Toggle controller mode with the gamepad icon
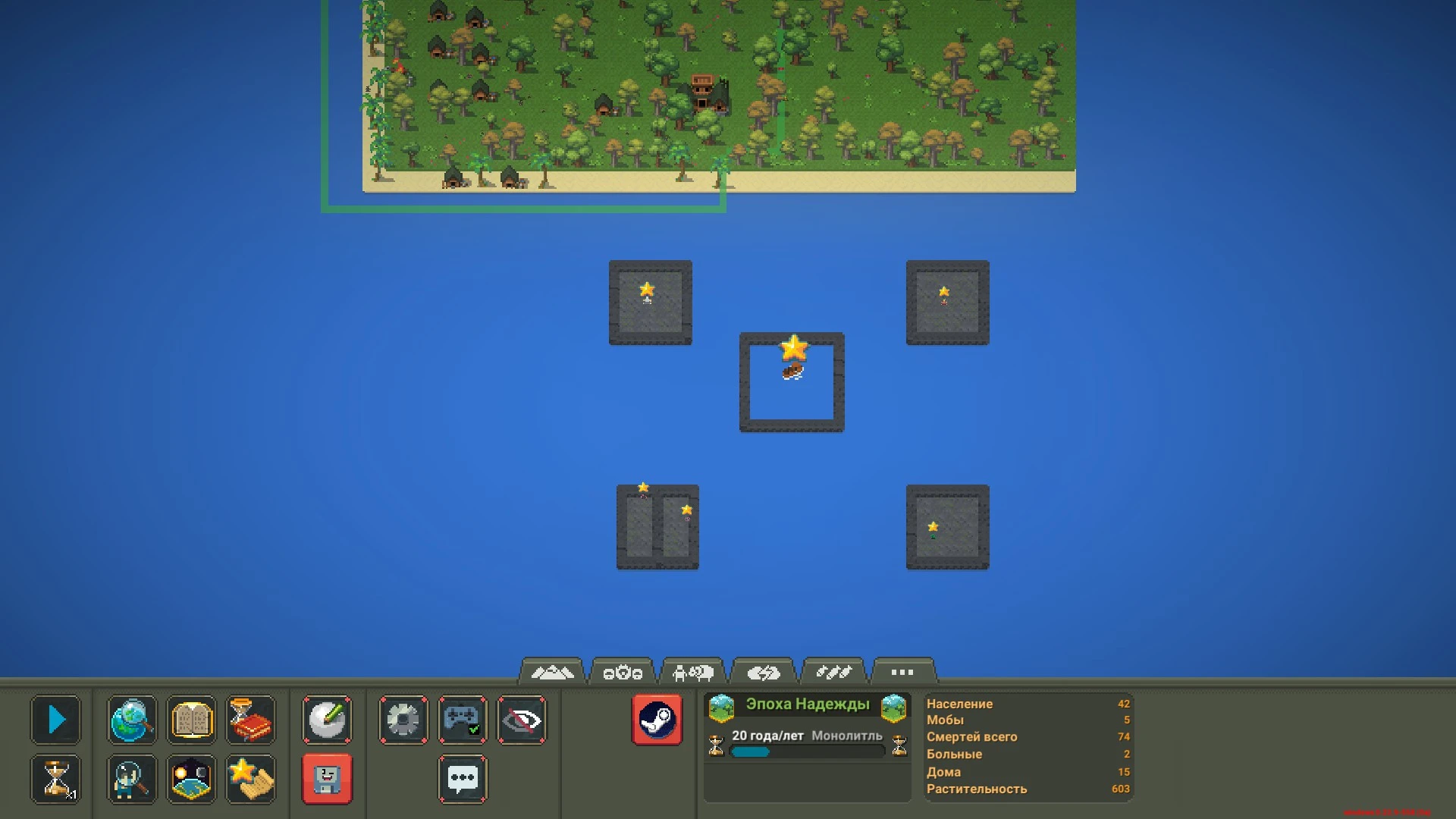This screenshot has width=1456, height=819. tap(463, 720)
